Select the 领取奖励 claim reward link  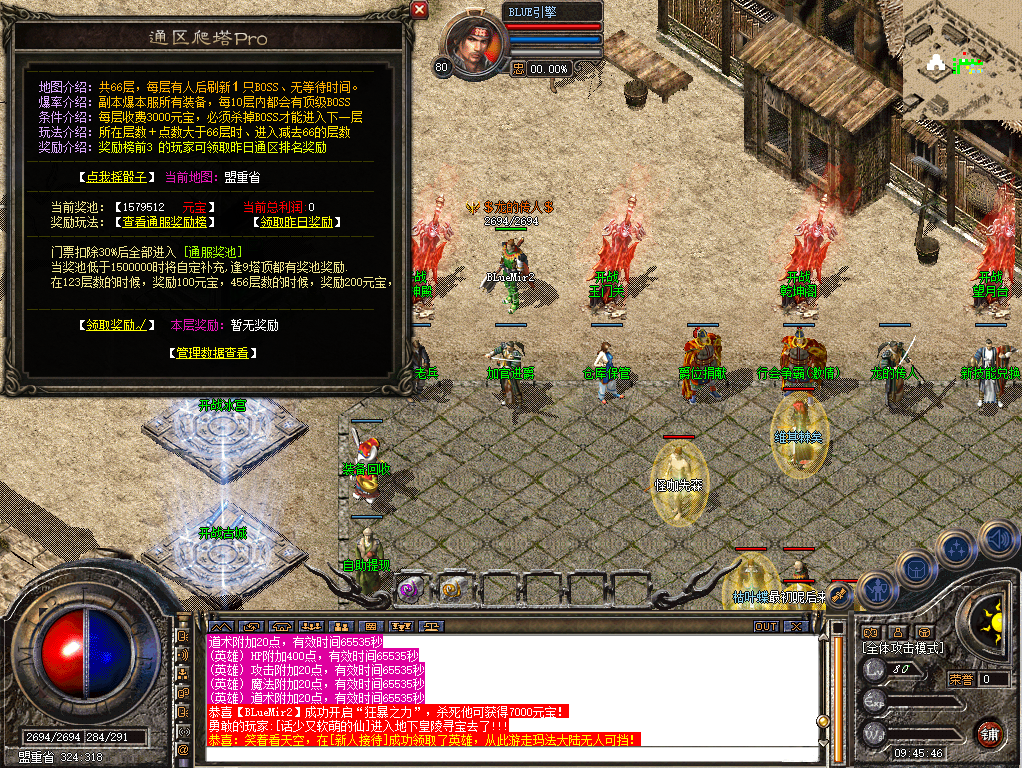point(117,325)
